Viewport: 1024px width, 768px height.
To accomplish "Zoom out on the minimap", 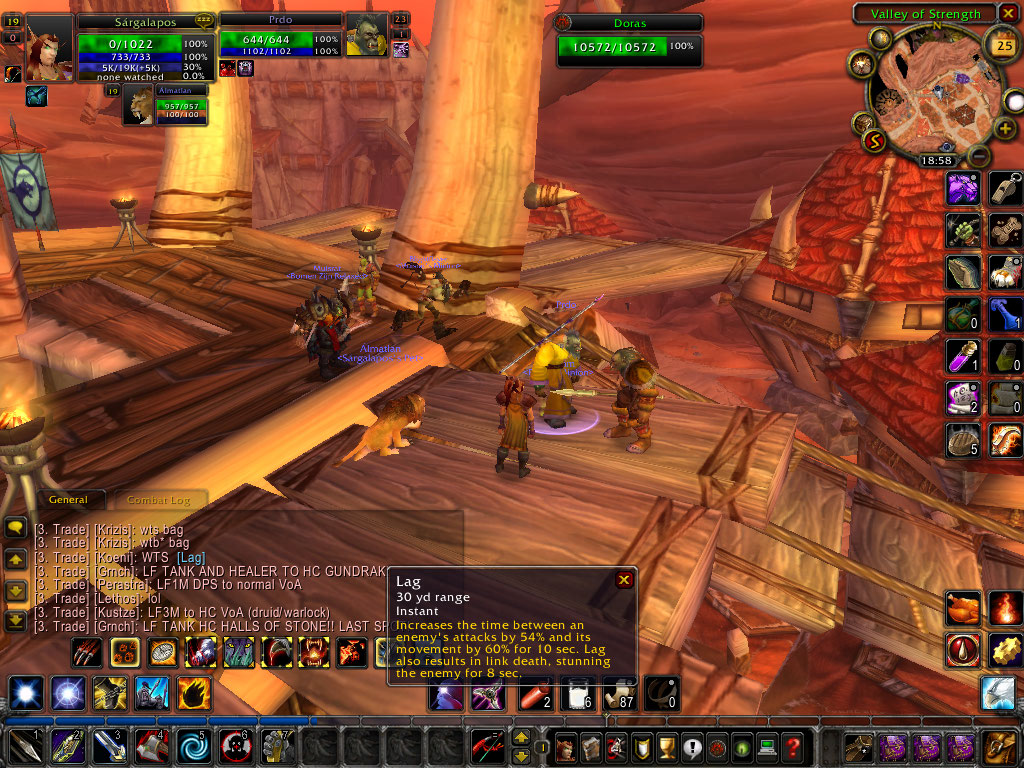I will pos(979,157).
